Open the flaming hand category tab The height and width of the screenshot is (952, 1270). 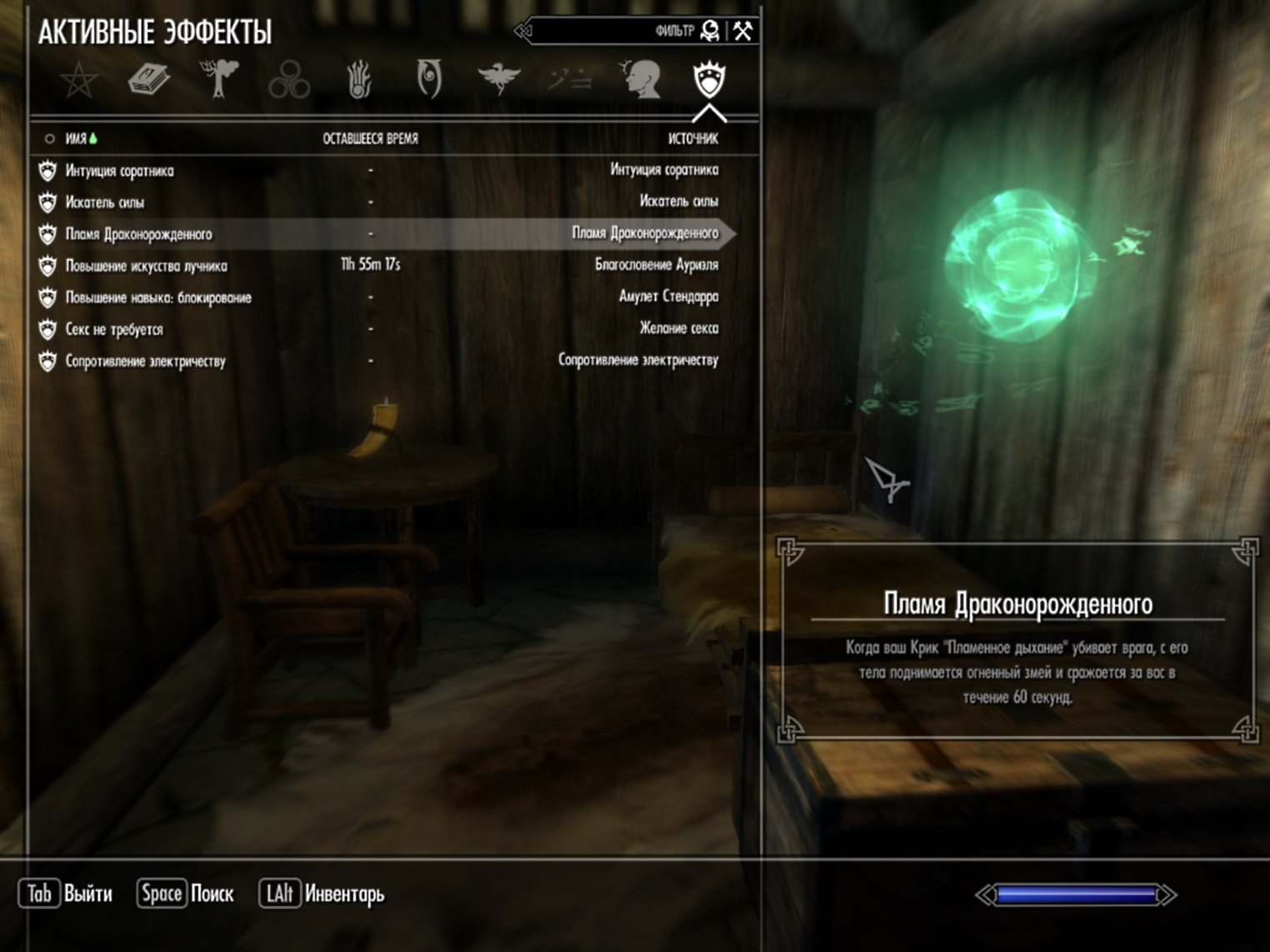pyautogui.click(x=359, y=81)
